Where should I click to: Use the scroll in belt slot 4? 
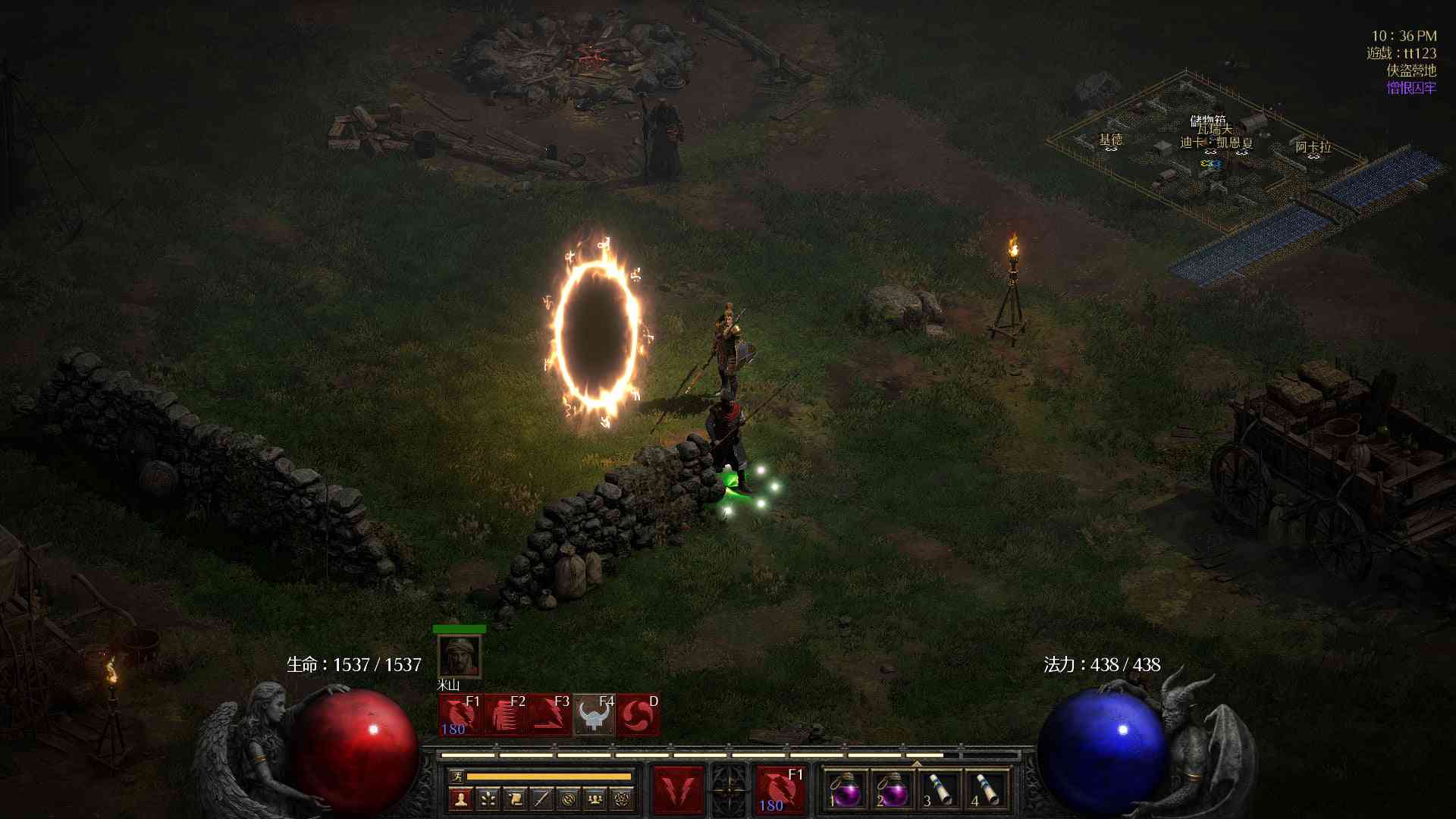point(987,791)
